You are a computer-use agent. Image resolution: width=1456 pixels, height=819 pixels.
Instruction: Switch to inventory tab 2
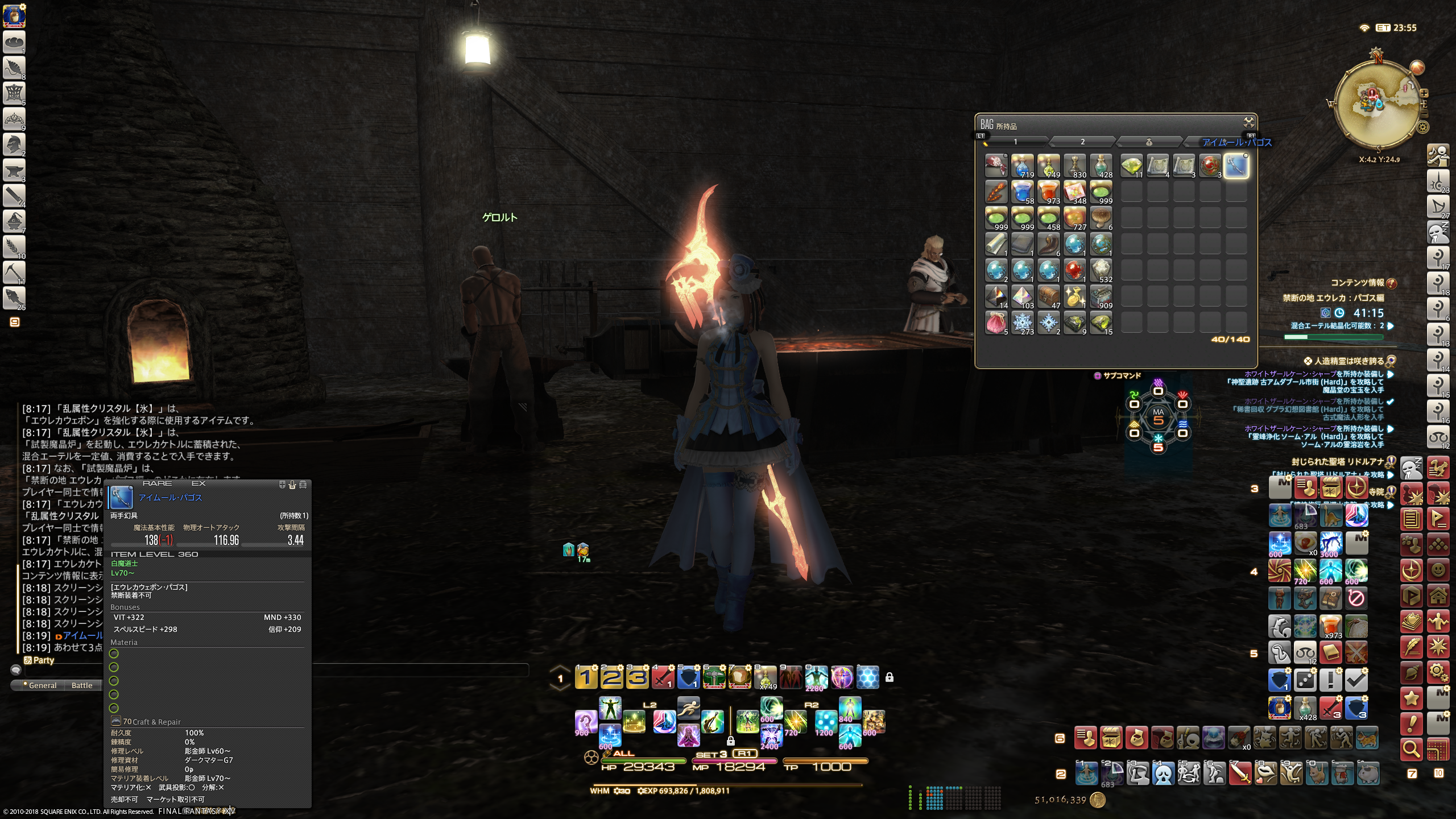1082,142
